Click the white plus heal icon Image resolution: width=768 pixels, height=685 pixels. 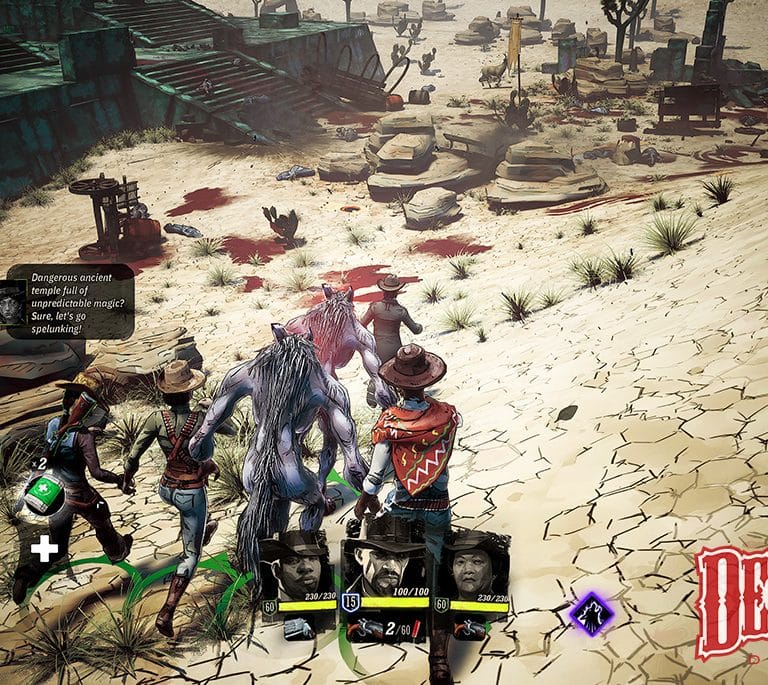(44, 547)
